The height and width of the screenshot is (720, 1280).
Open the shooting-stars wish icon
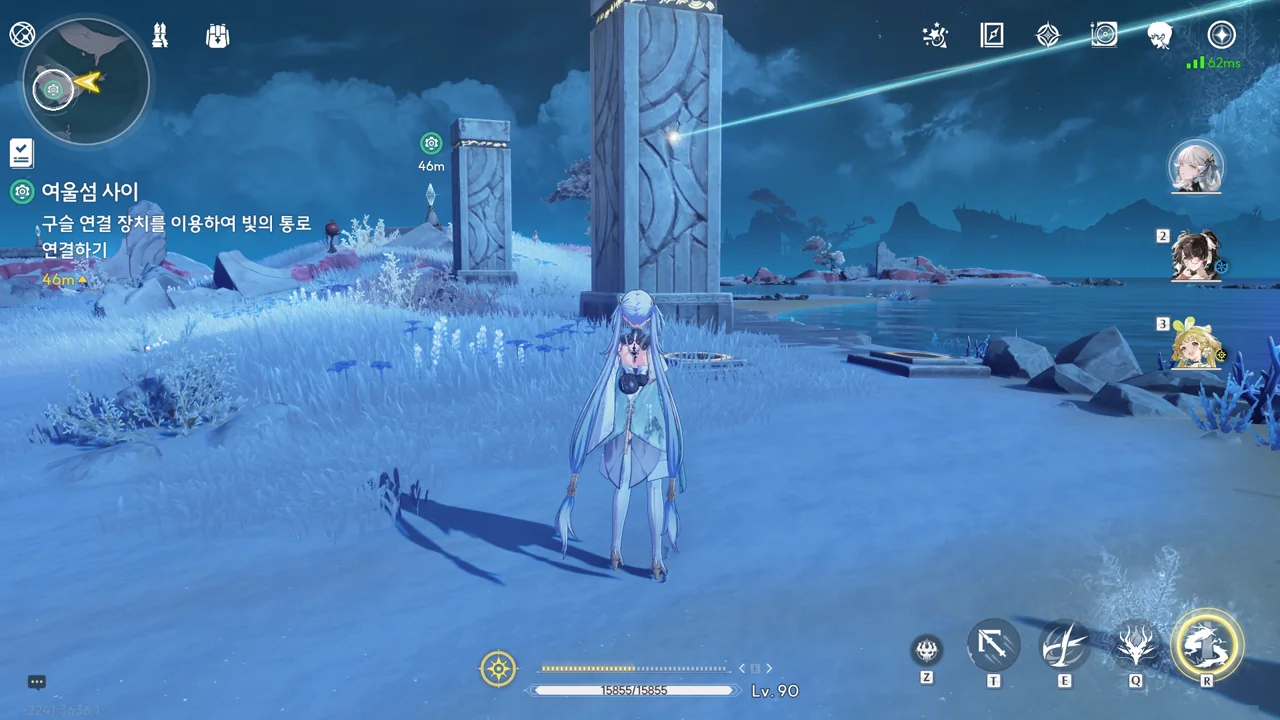pos(935,36)
